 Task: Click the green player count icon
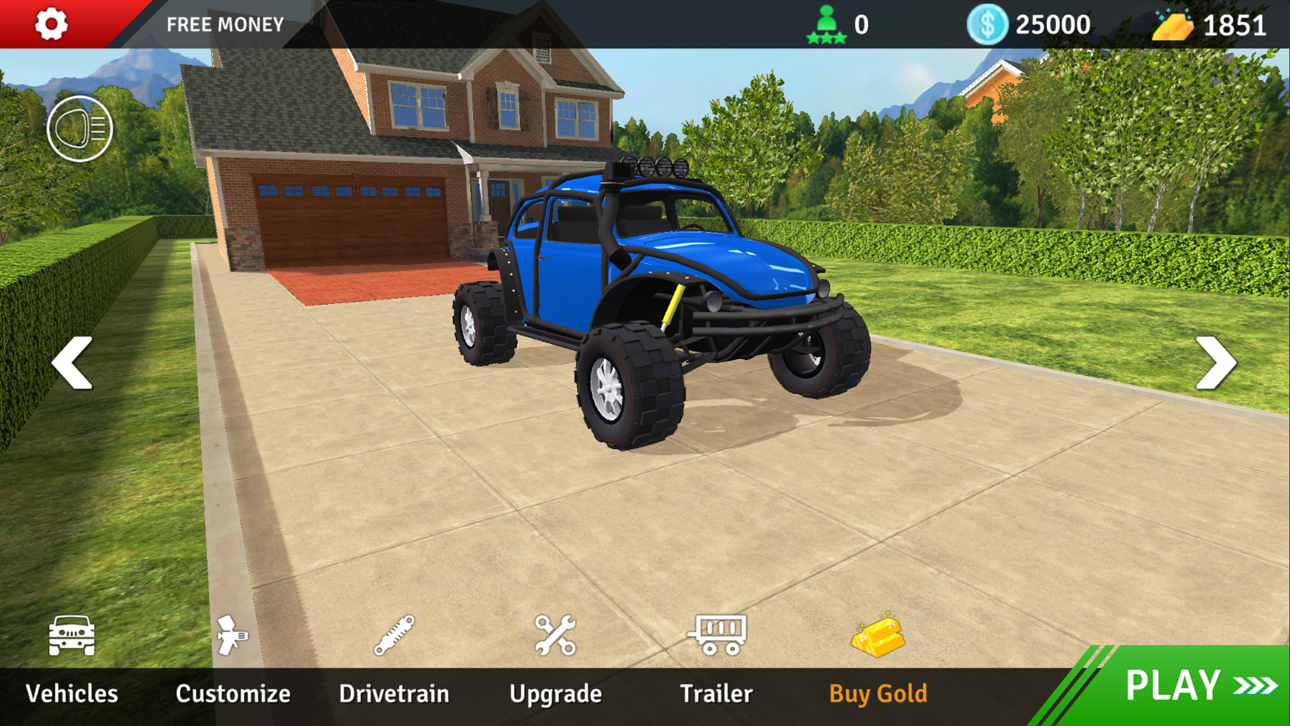[828, 22]
